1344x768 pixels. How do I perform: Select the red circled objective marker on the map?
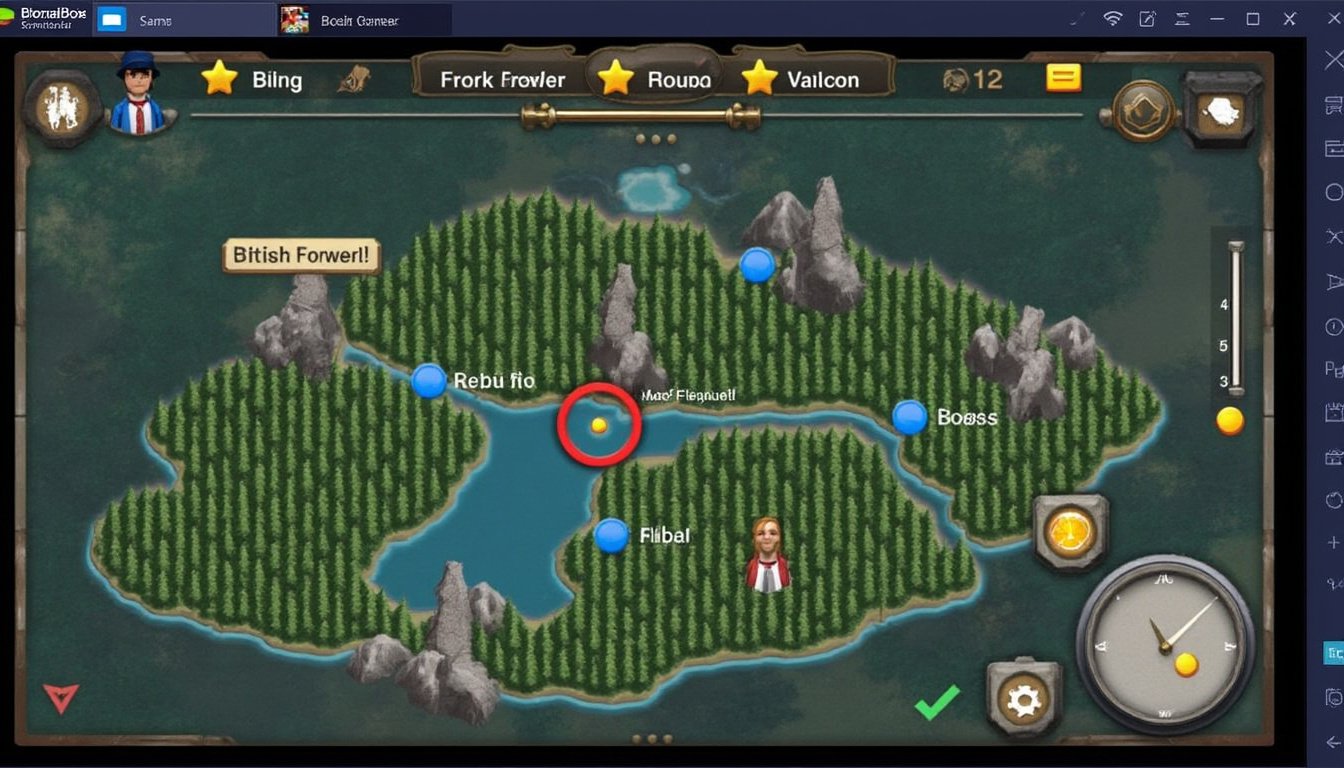598,423
